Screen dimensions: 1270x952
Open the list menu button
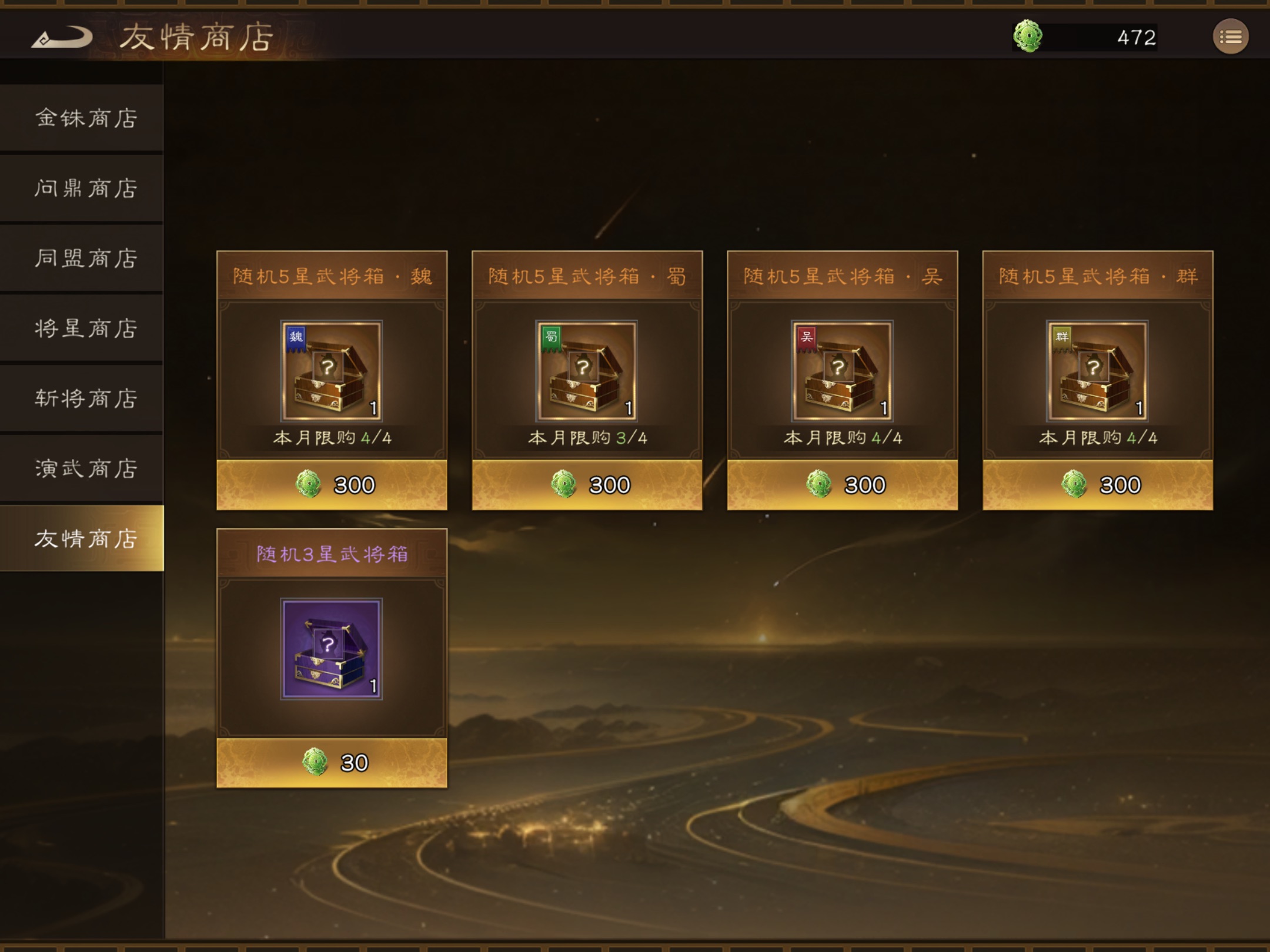[1230, 37]
